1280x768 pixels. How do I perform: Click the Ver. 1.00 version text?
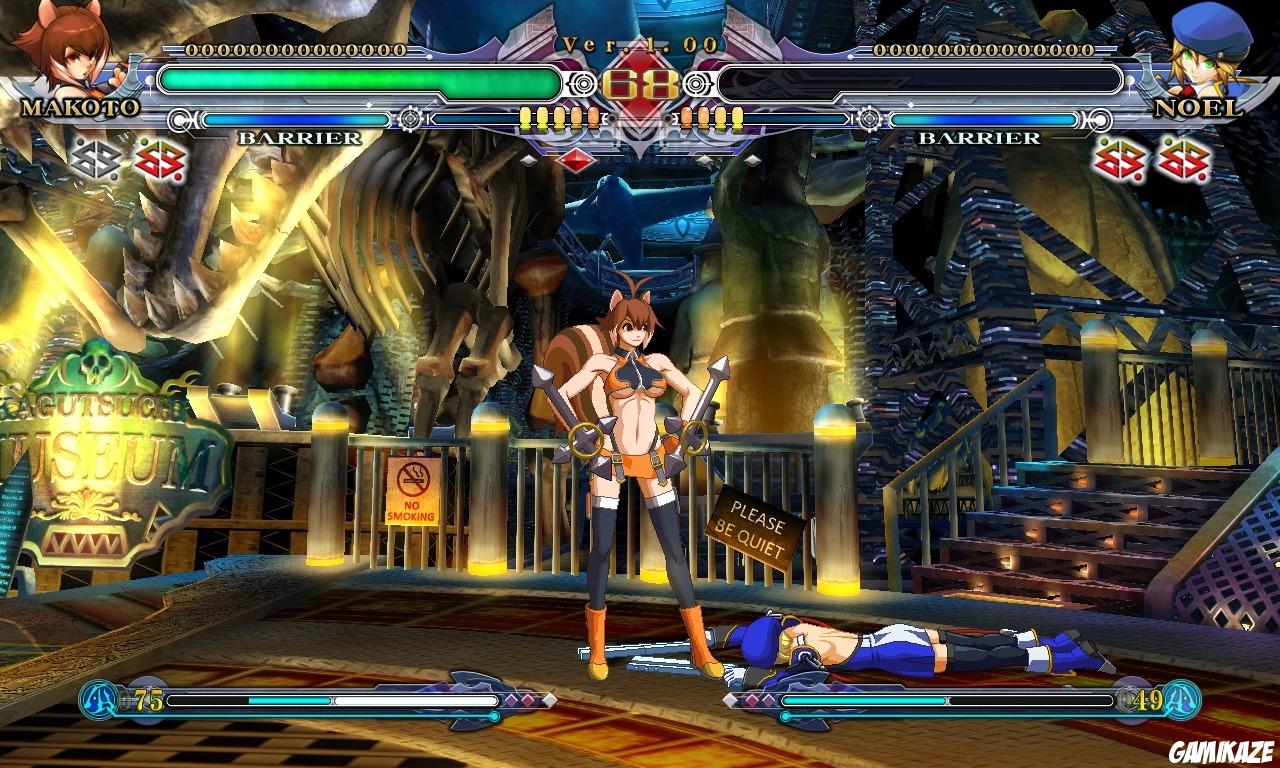[x=638, y=44]
